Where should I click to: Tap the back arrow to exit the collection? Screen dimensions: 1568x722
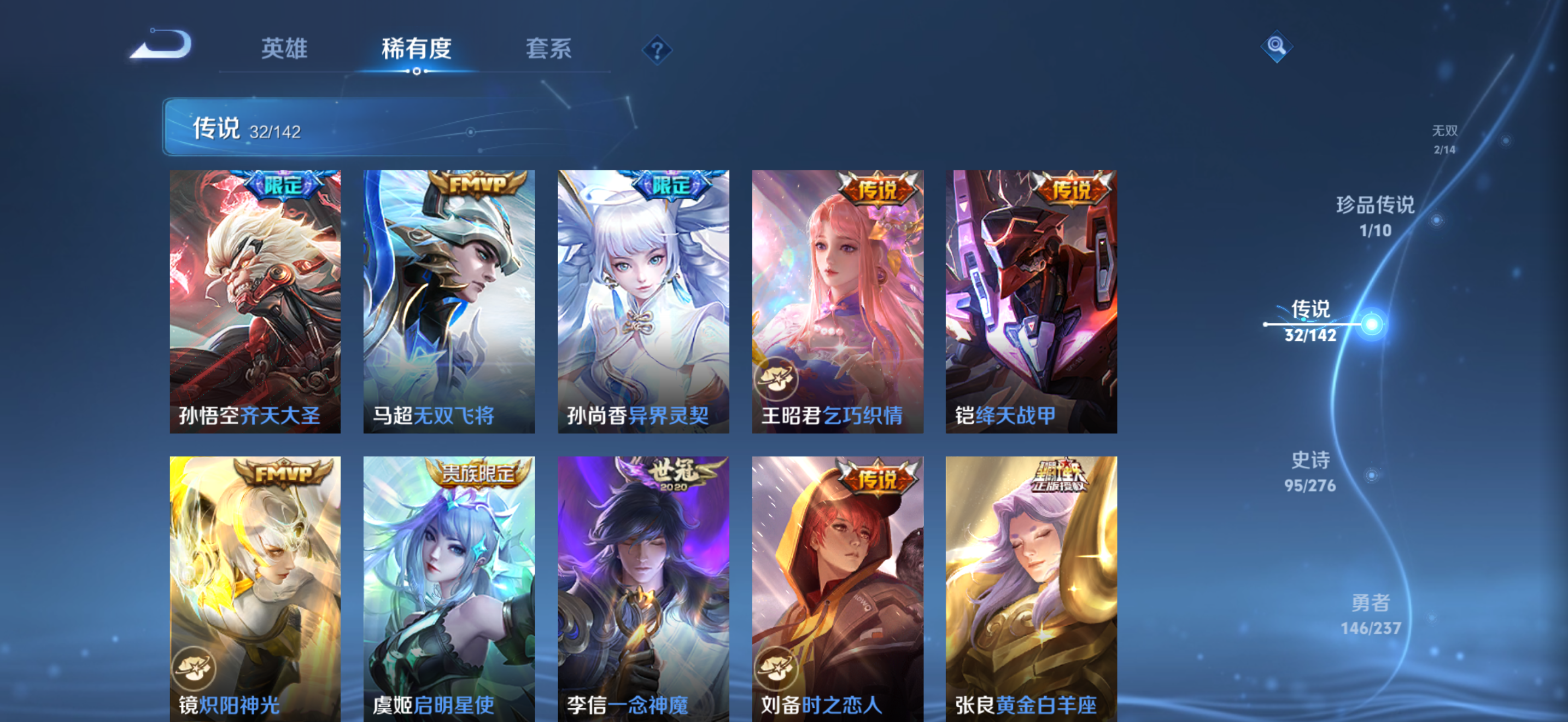[x=161, y=48]
